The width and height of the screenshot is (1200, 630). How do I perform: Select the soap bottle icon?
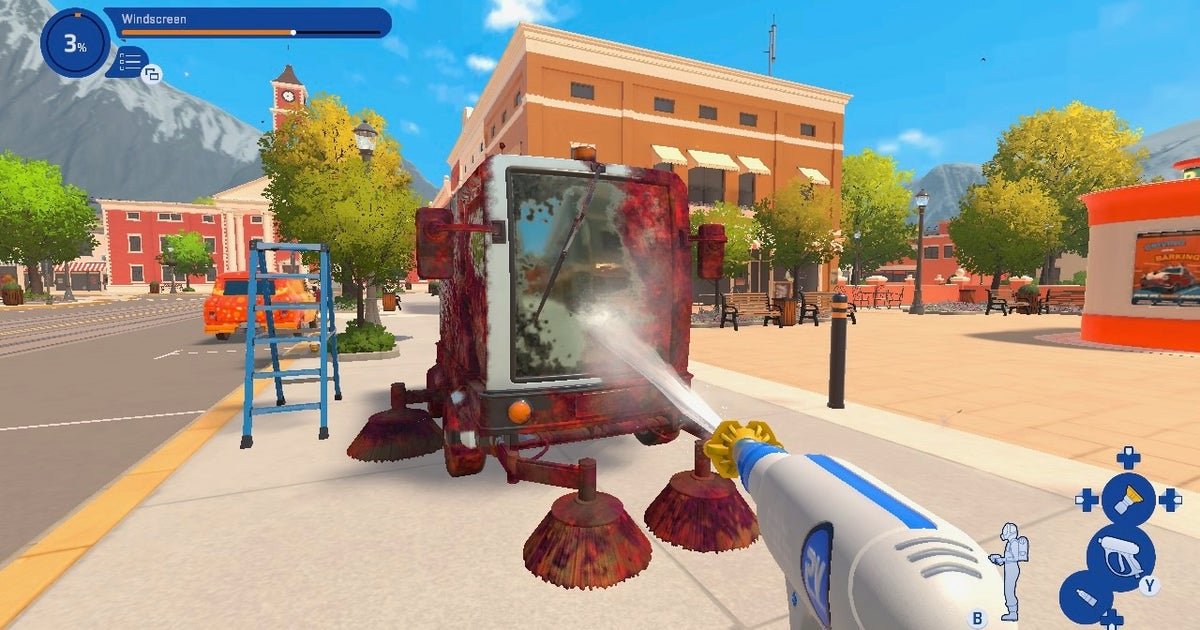point(1084,596)
